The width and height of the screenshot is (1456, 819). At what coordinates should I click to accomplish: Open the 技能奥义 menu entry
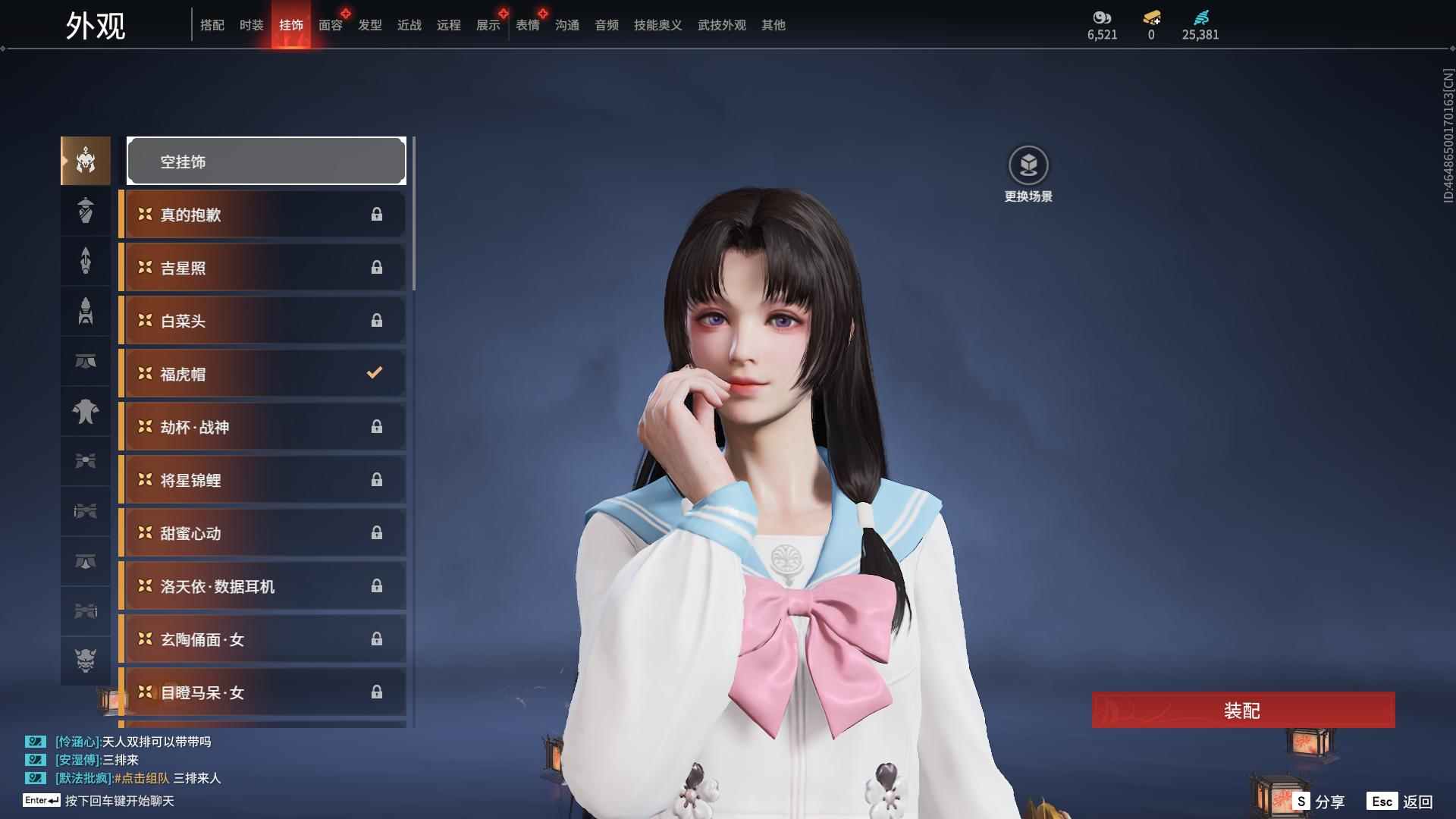[657, 25]
